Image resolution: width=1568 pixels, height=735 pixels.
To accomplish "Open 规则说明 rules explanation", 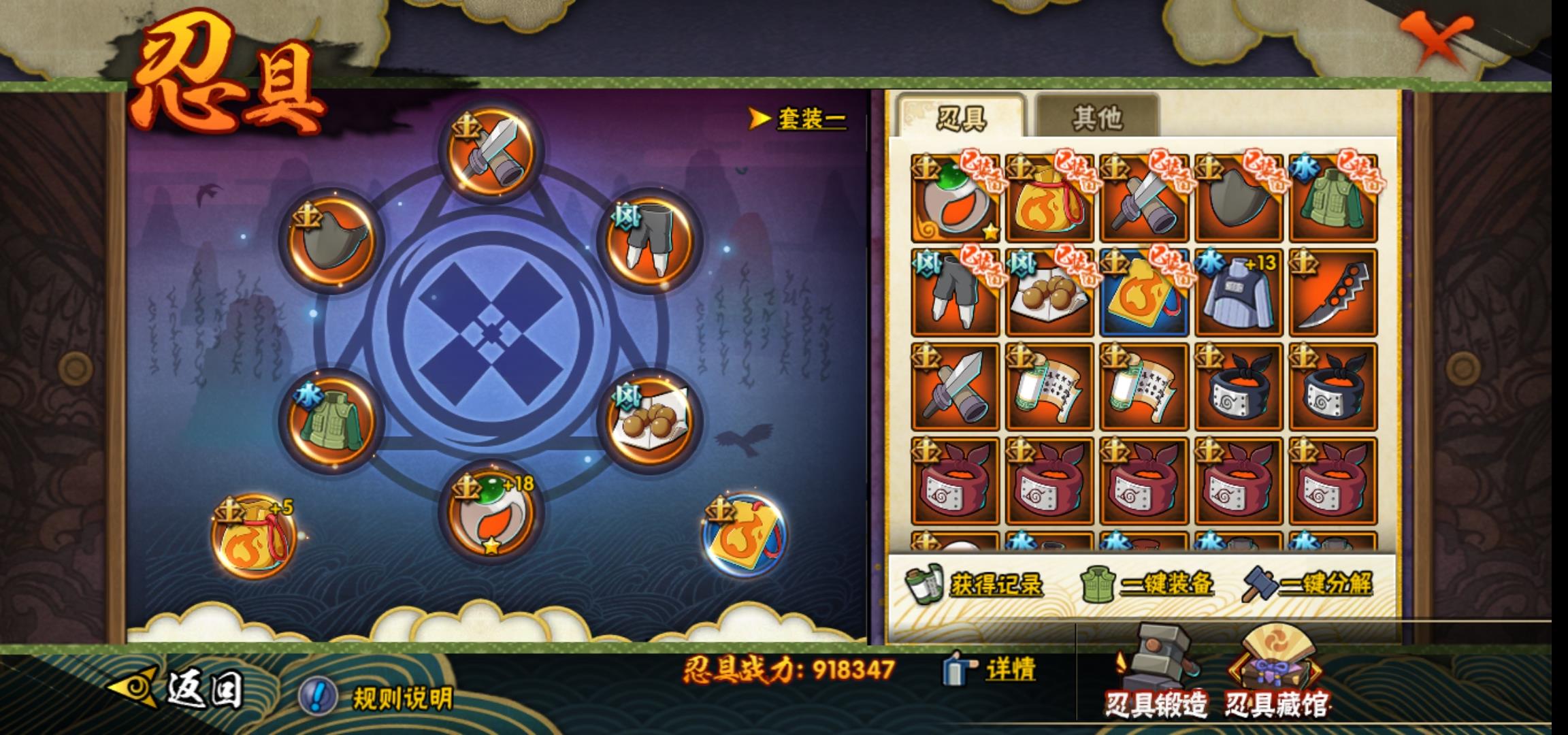I will pyautogui.click(x=378, y=698).
